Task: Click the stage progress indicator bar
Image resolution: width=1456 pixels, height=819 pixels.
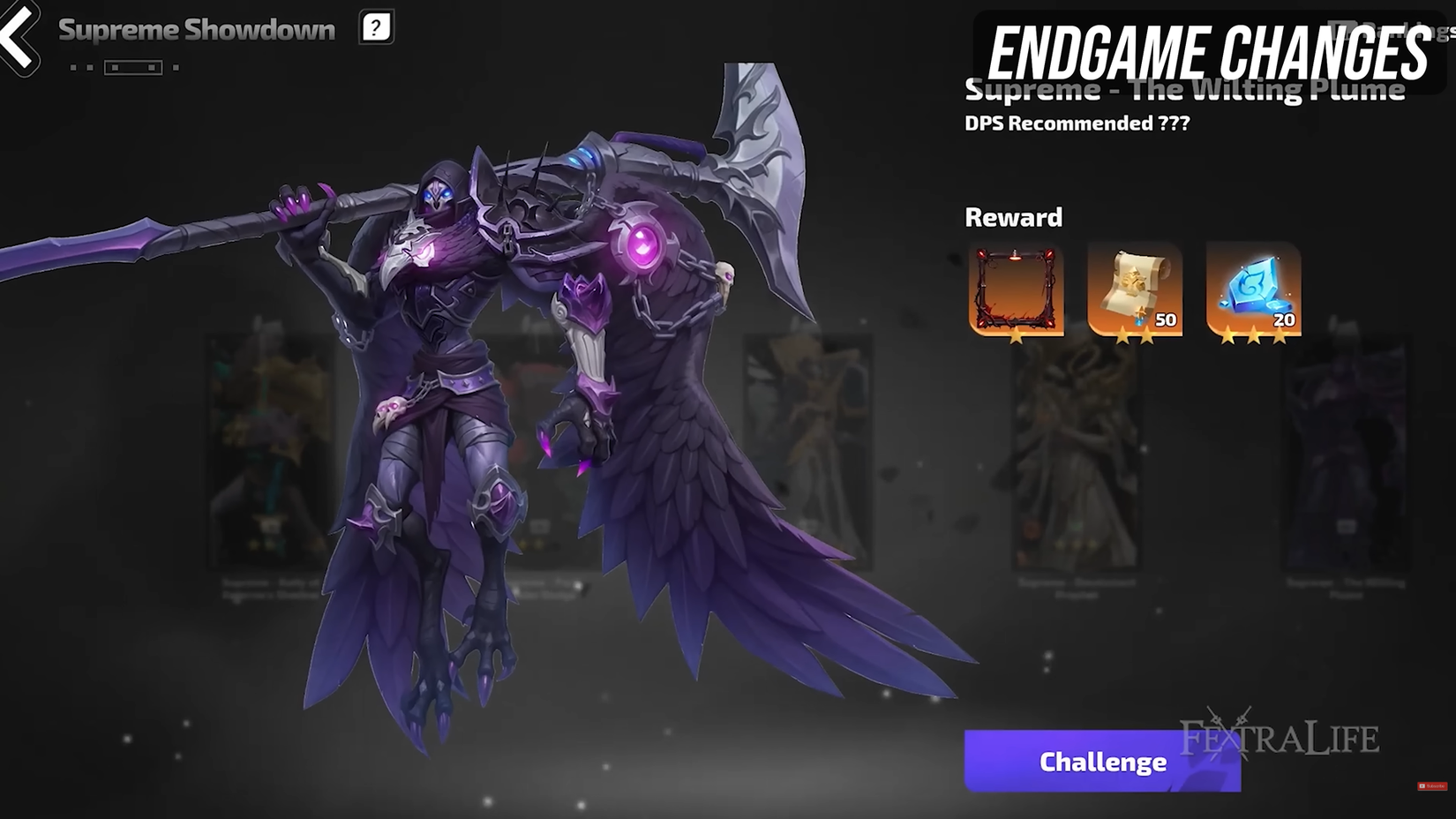Action: click(132, 66)
